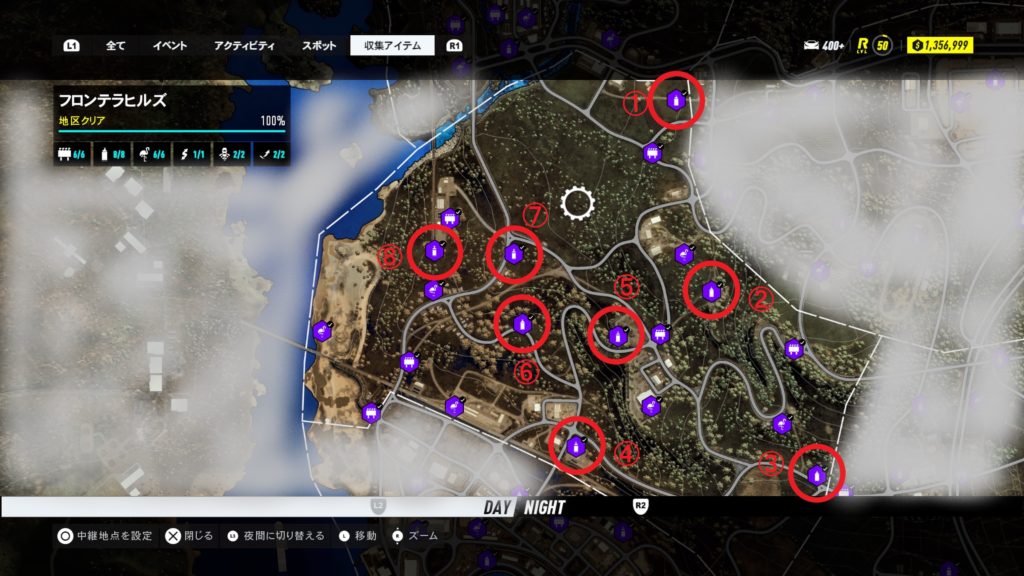Pick the collectible marker circled as ②
Viewport: 1024px width, 576px height.
(x=711, y=291)
